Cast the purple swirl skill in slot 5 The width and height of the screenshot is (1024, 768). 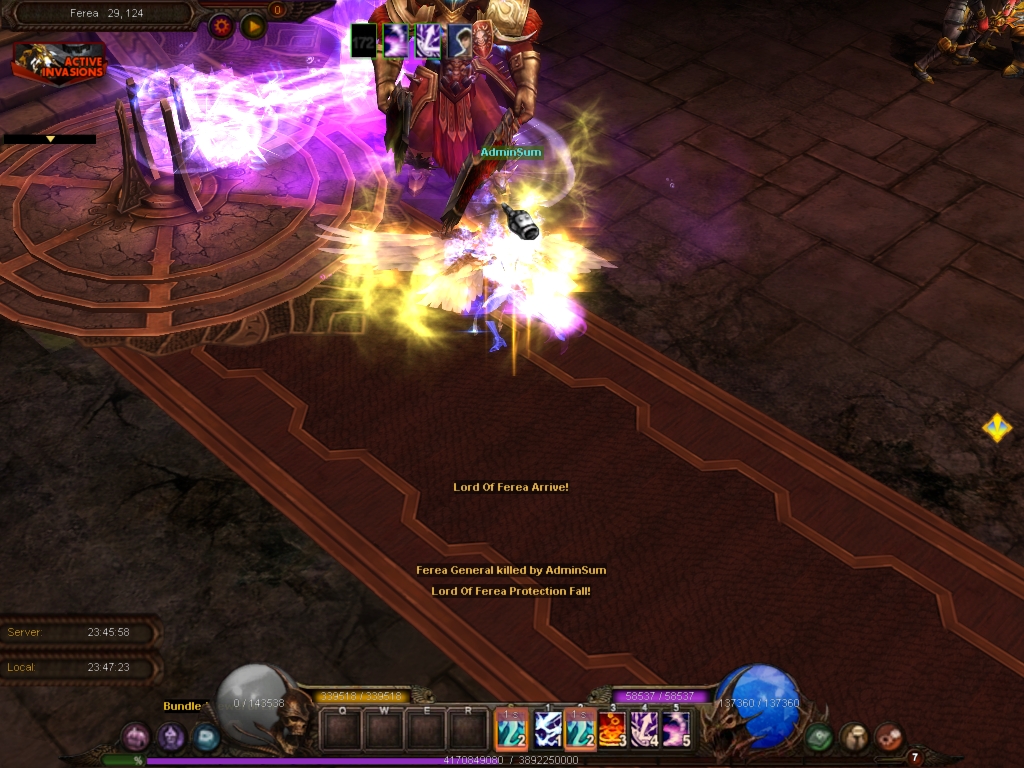[x=676, y=729]
